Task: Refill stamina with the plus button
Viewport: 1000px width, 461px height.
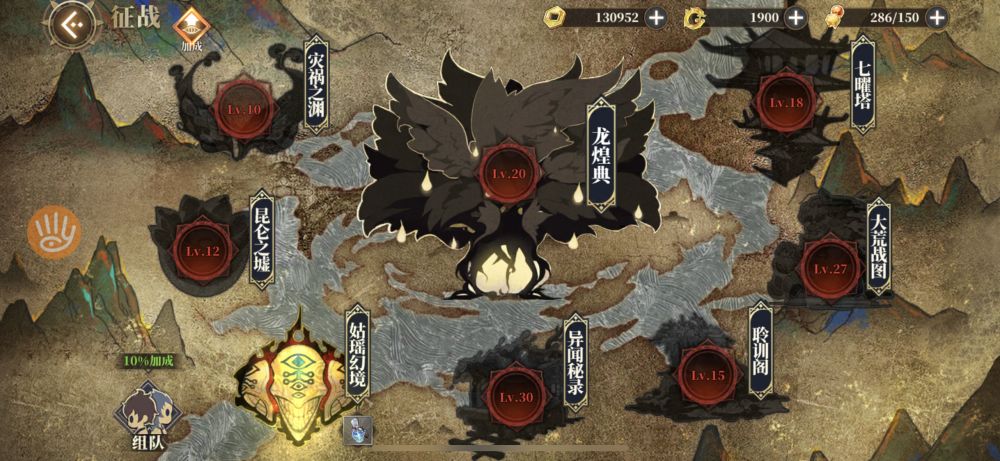Action: point(936,17)
